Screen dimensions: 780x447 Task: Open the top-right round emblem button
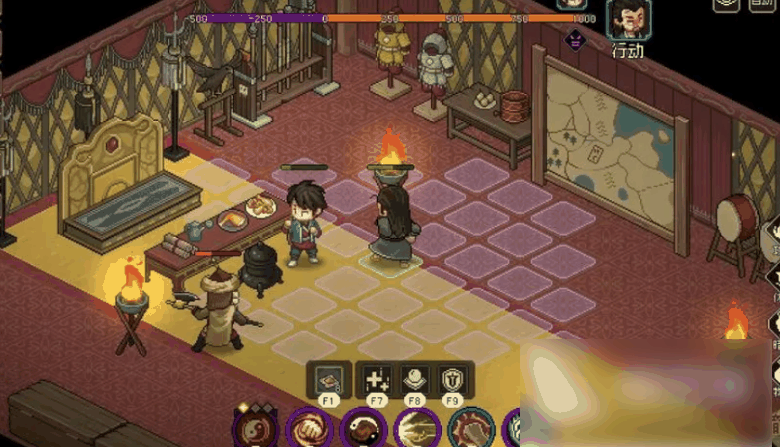point(727,4)
